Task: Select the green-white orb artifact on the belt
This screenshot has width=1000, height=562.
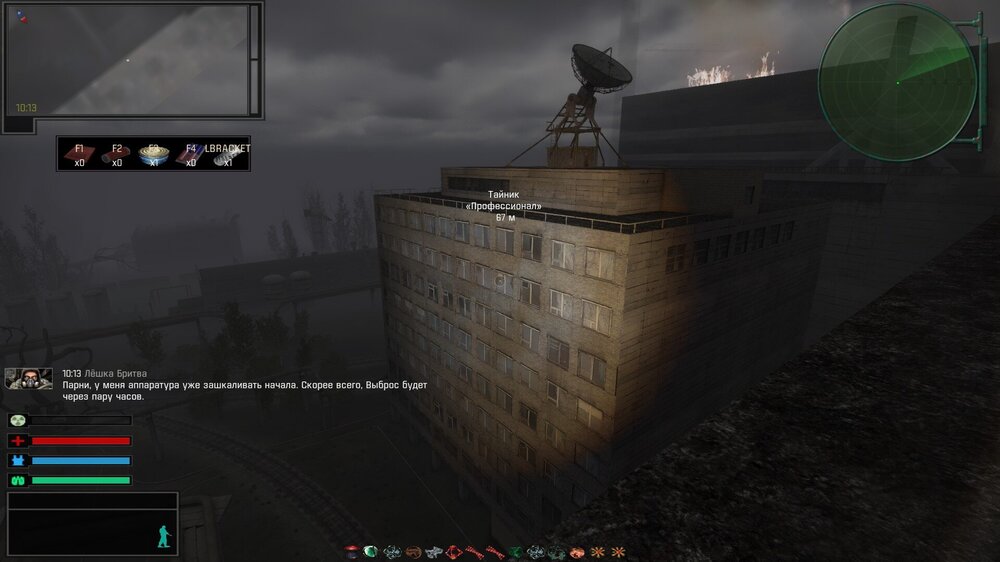Action: point(370,551)
